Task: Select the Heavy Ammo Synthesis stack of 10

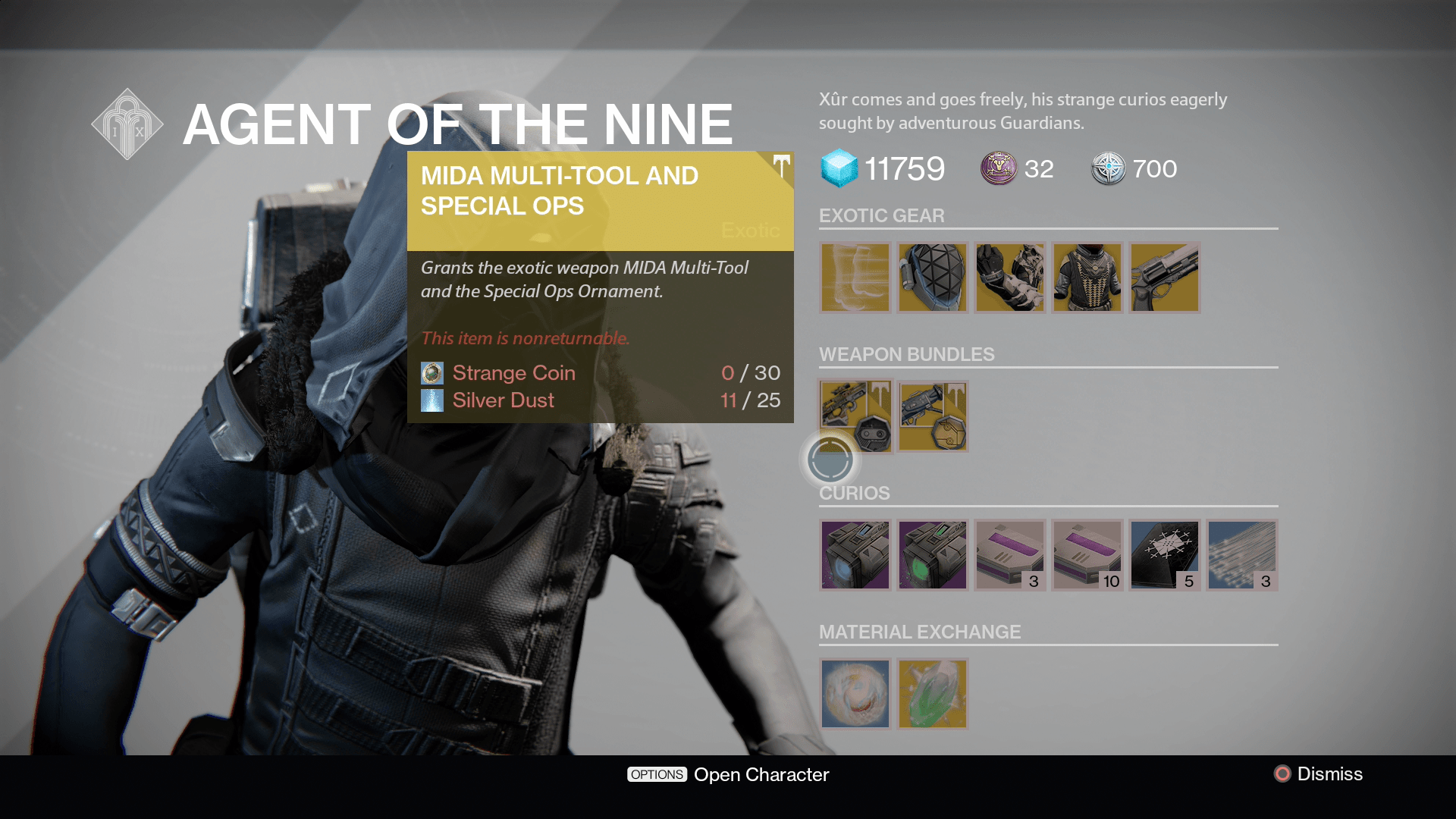Action: [x=1087, y=554]
